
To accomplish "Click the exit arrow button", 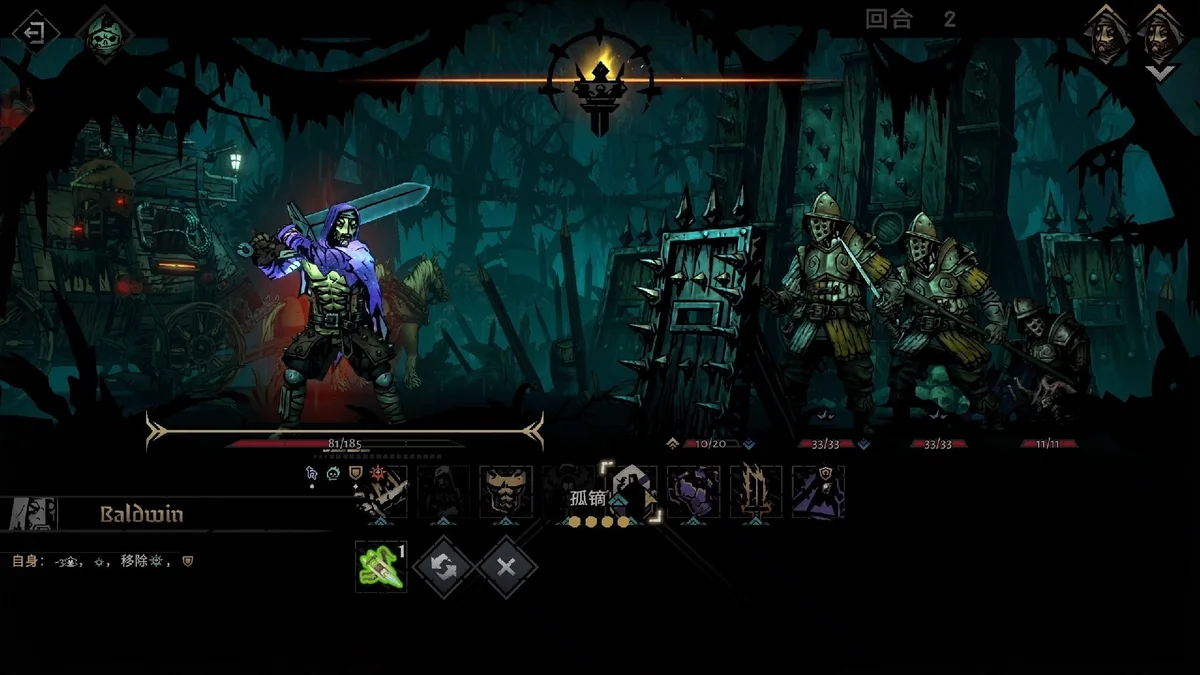I will 35,32.
